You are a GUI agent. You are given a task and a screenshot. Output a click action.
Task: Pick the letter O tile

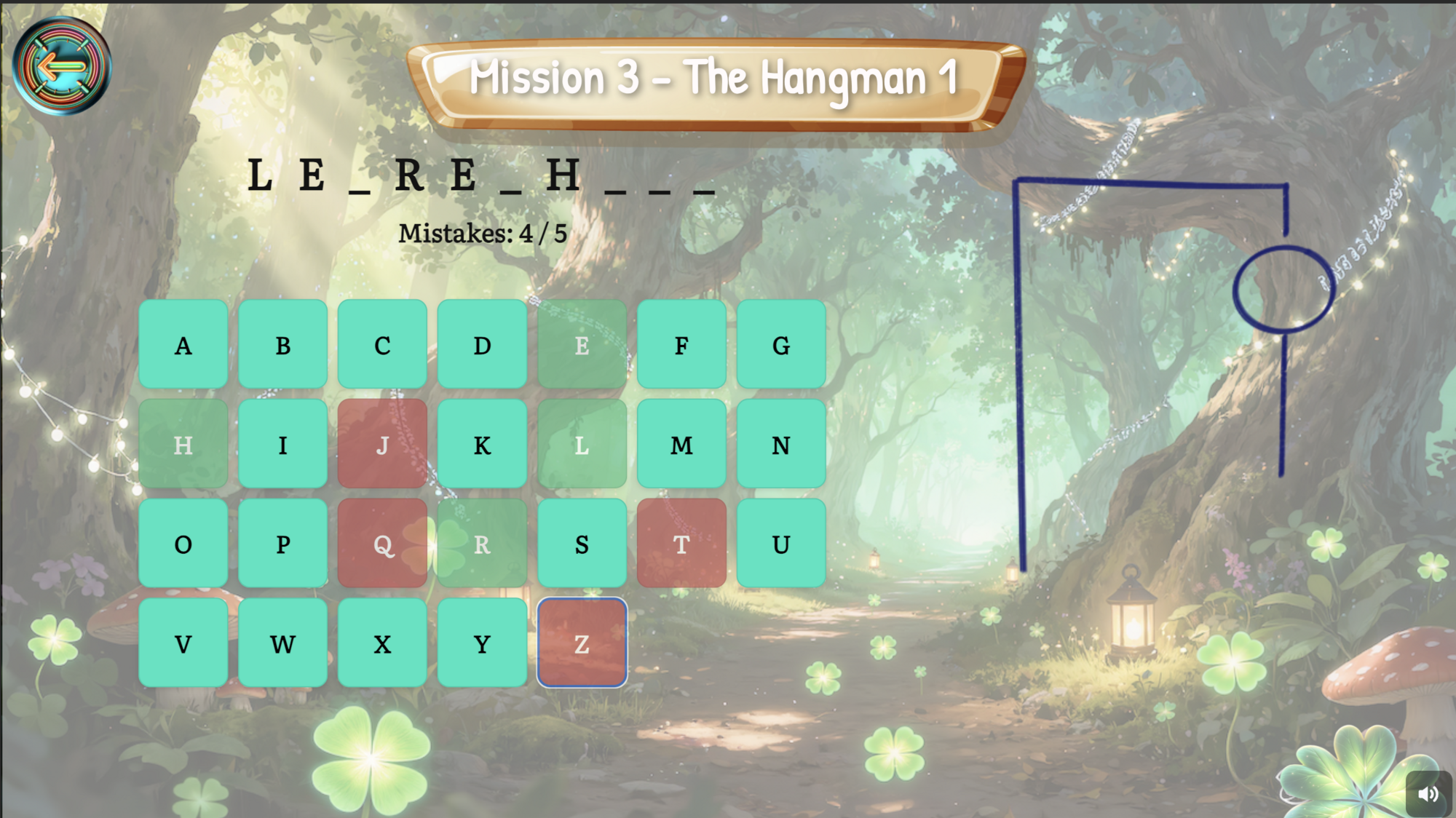point(183,544)
